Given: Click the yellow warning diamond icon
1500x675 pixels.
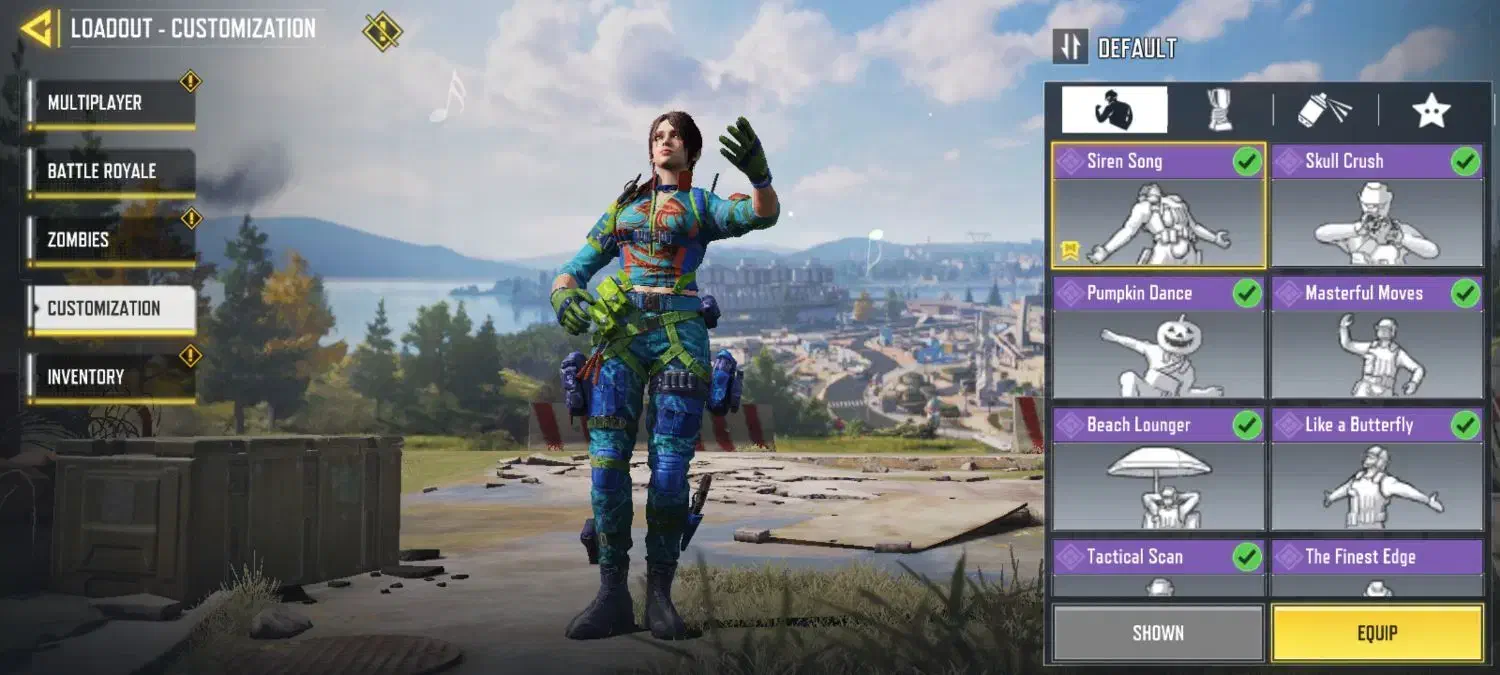Looking at the screenshot, I should (382, 31).
